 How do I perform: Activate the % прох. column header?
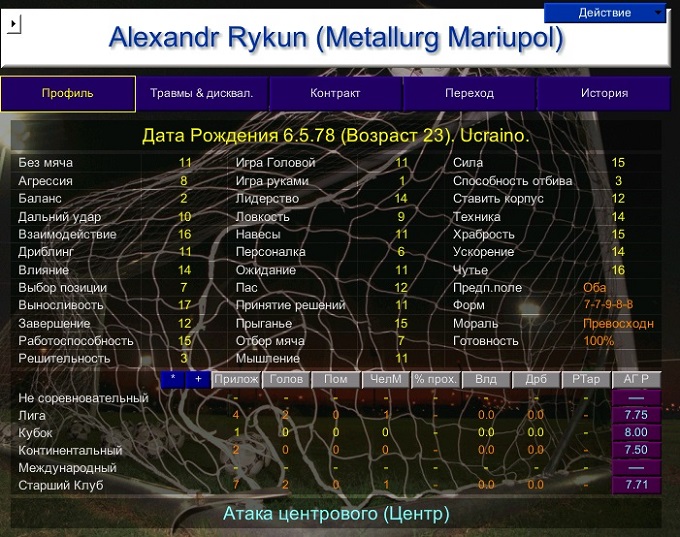[x=436, y=379]
